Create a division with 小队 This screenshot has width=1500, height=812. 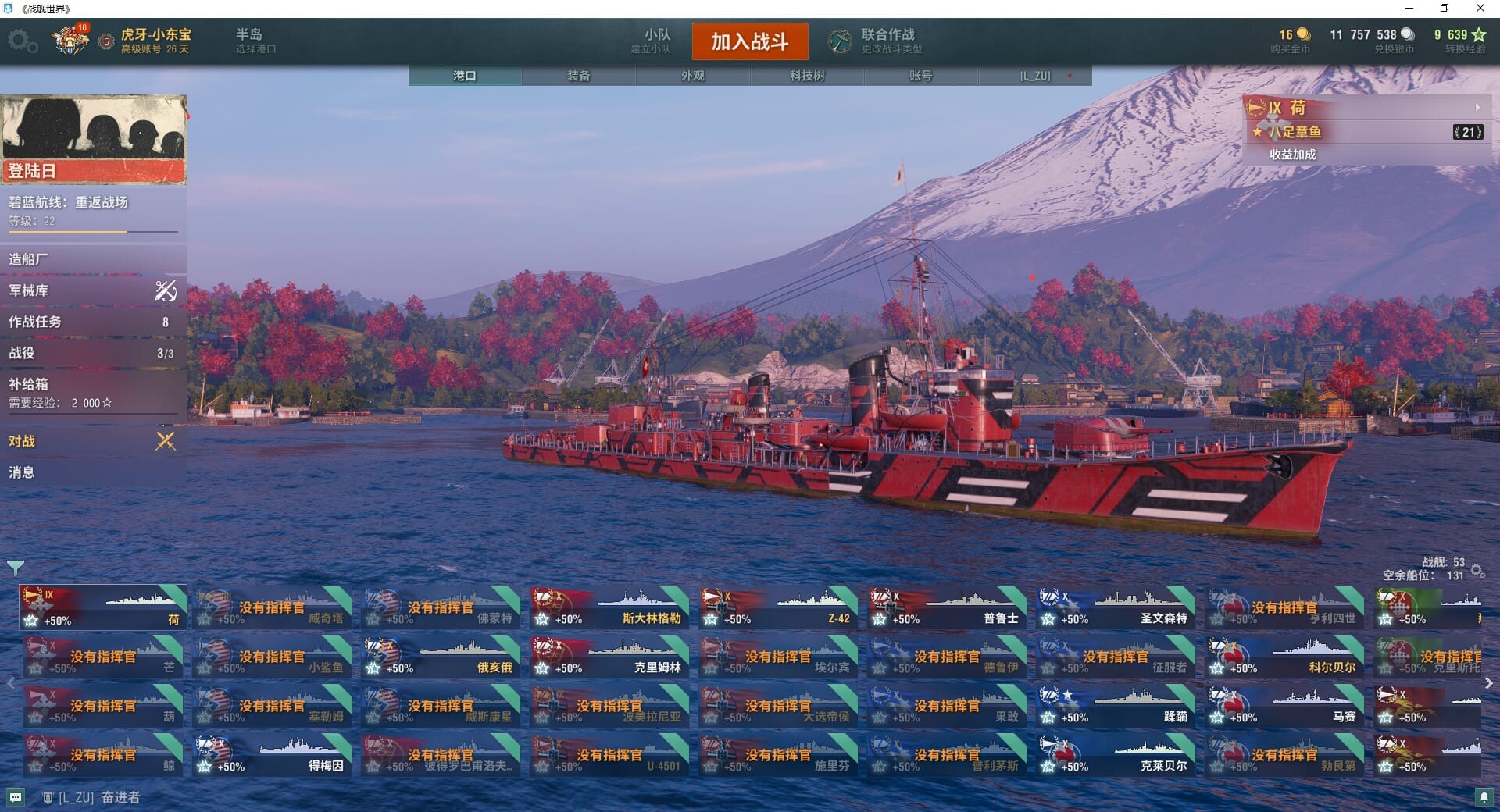click(x=656, y=40)
